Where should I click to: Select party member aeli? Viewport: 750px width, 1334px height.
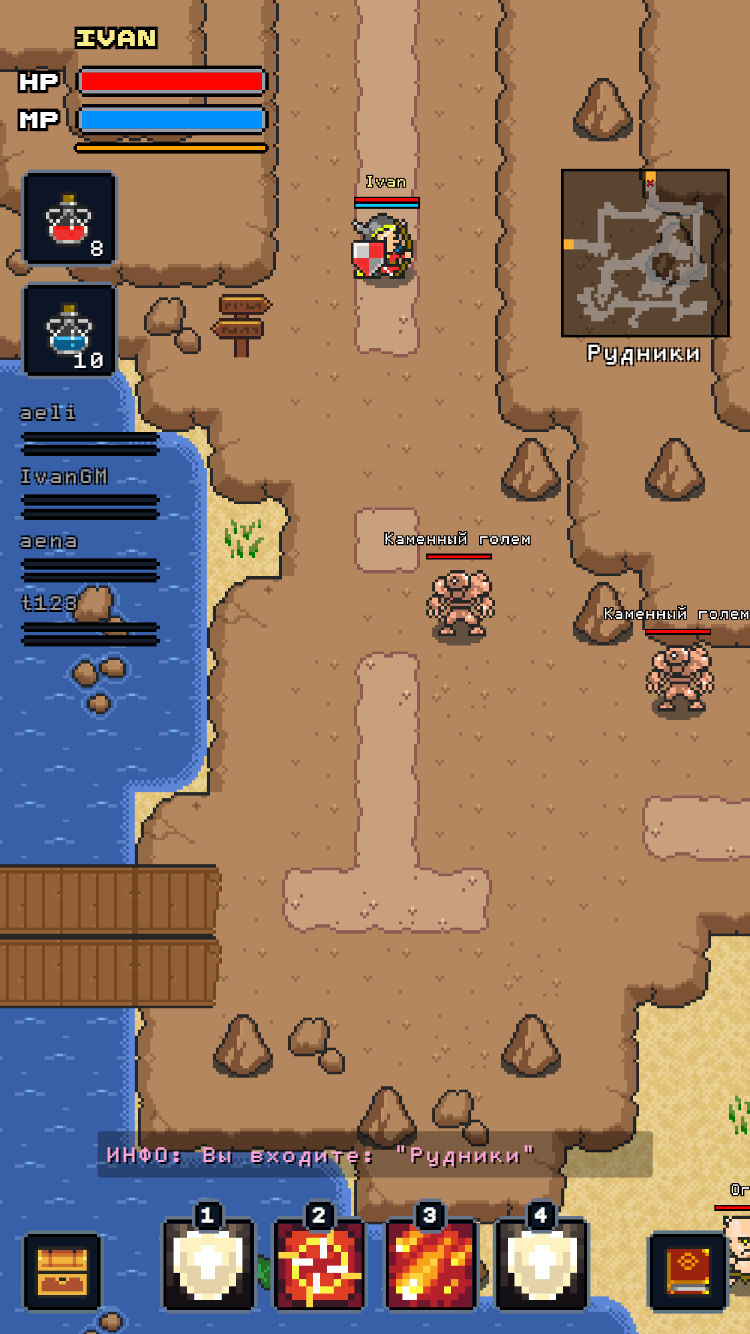coord(88,428)
